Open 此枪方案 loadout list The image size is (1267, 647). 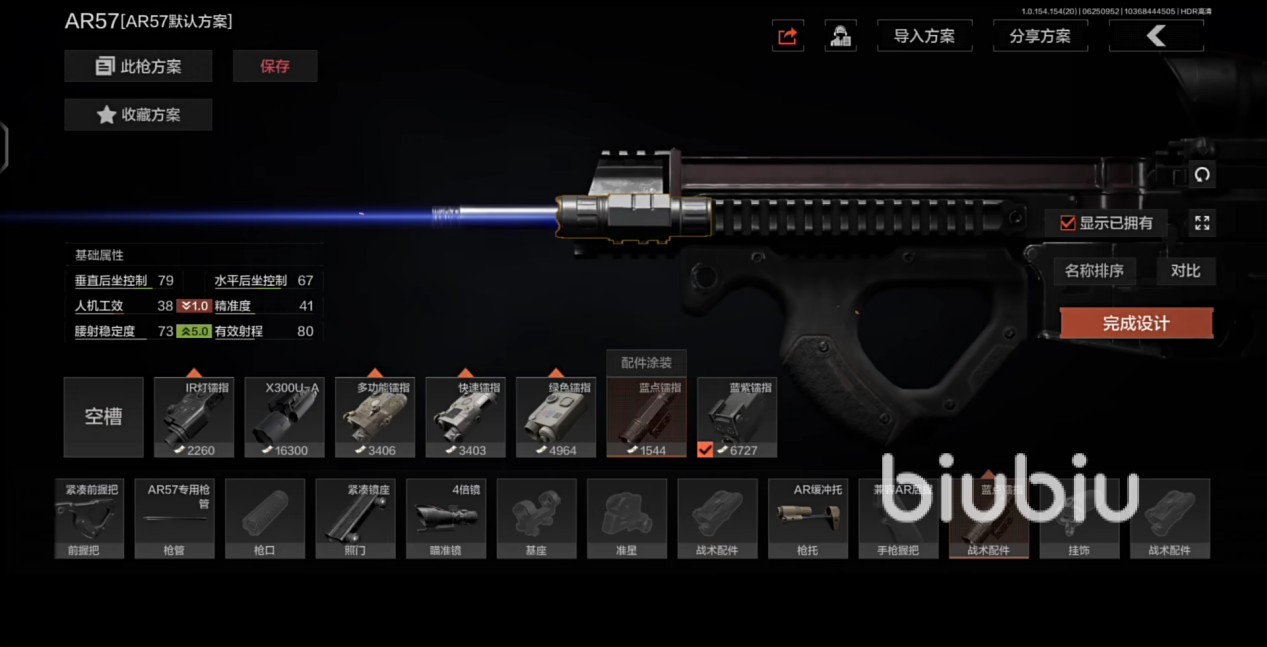[x=138, y=67]
